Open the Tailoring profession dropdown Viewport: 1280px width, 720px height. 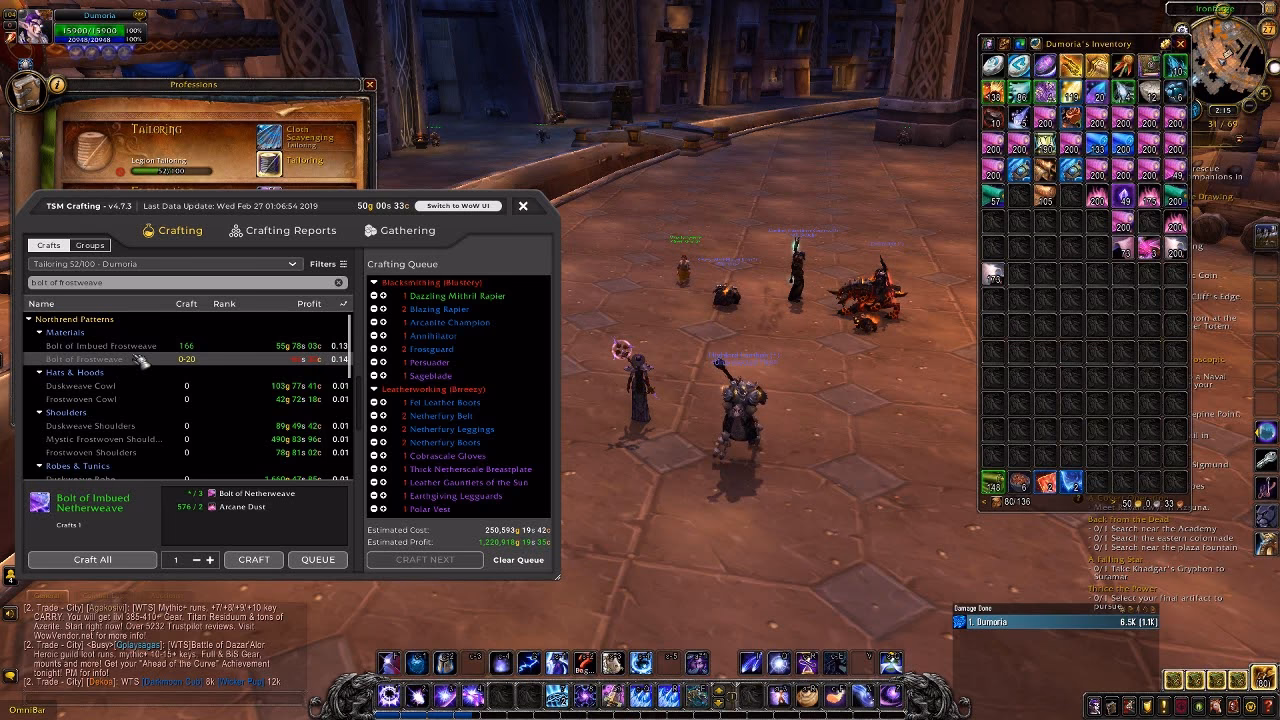coord(163,264)
